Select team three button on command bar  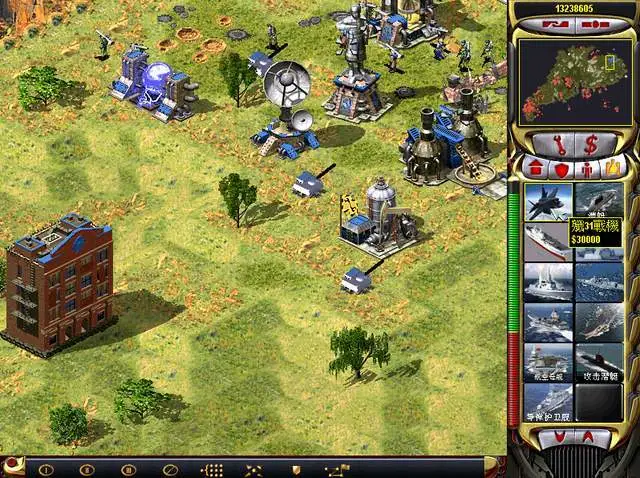(x=128, y=469)
